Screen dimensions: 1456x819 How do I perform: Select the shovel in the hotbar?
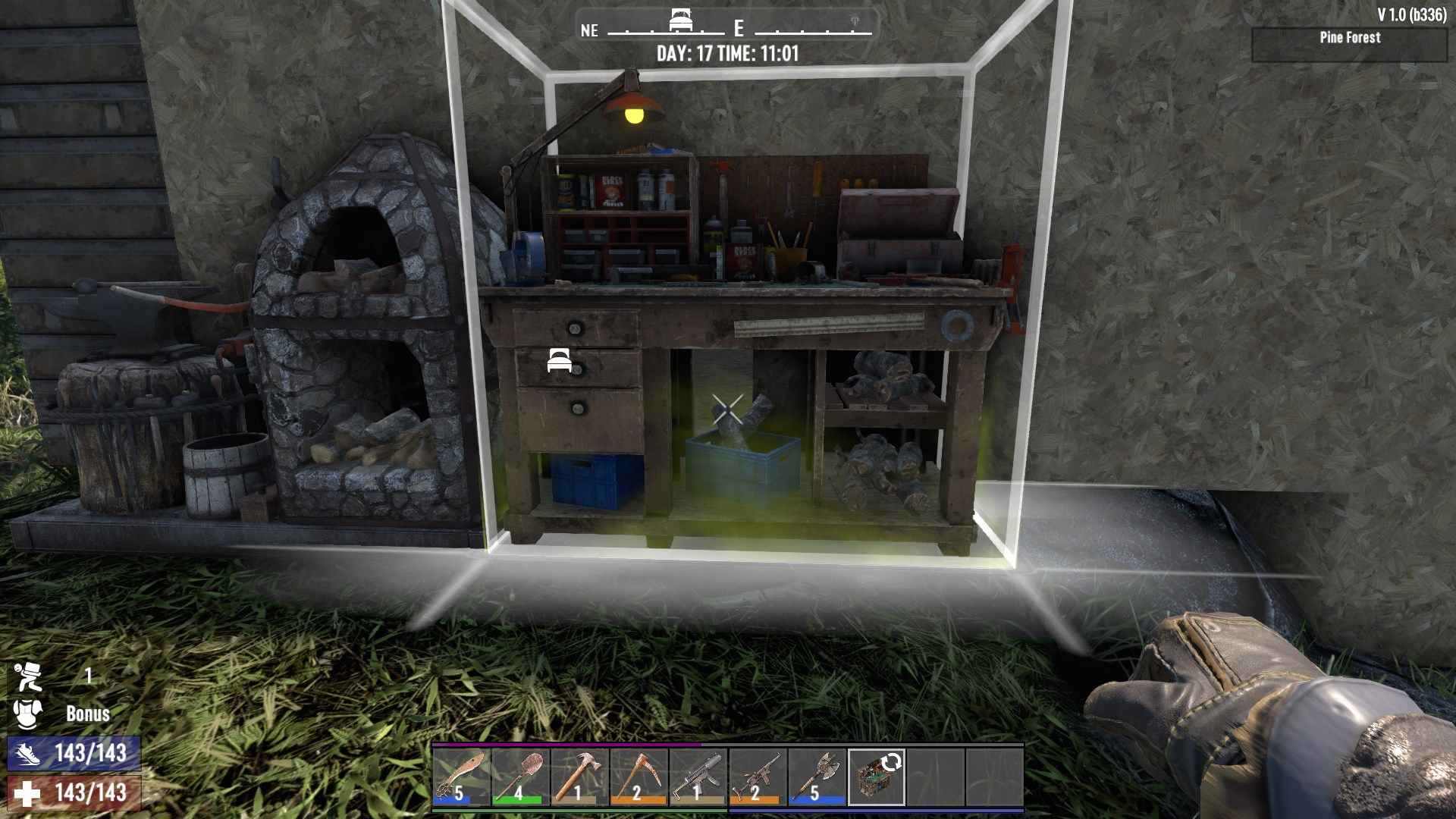[x=520, y=777]
